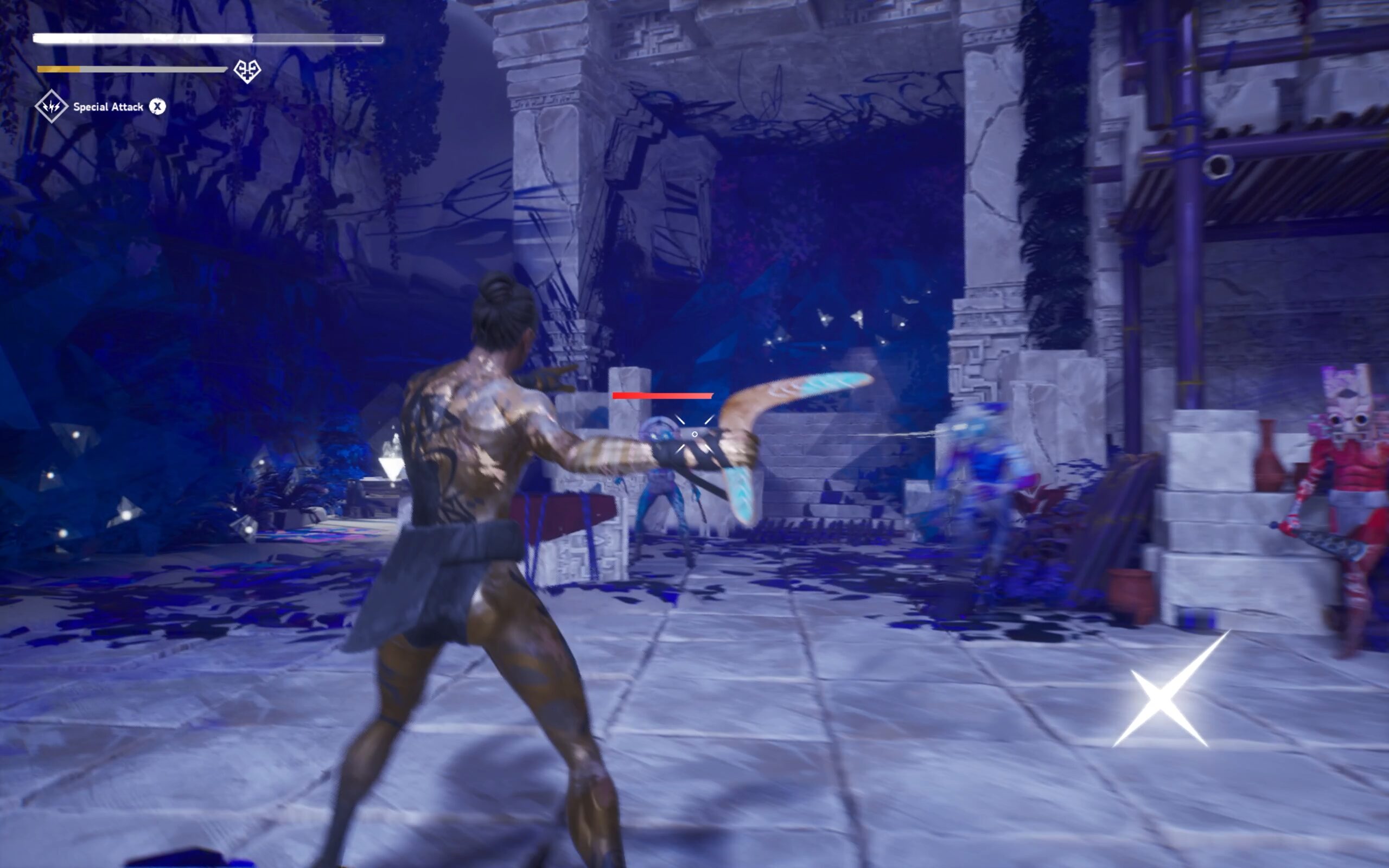The width and height of the screenshot is (1389, 868).
Task: Click the Special Attack lightning diamond icon
Action: point(51,106)
